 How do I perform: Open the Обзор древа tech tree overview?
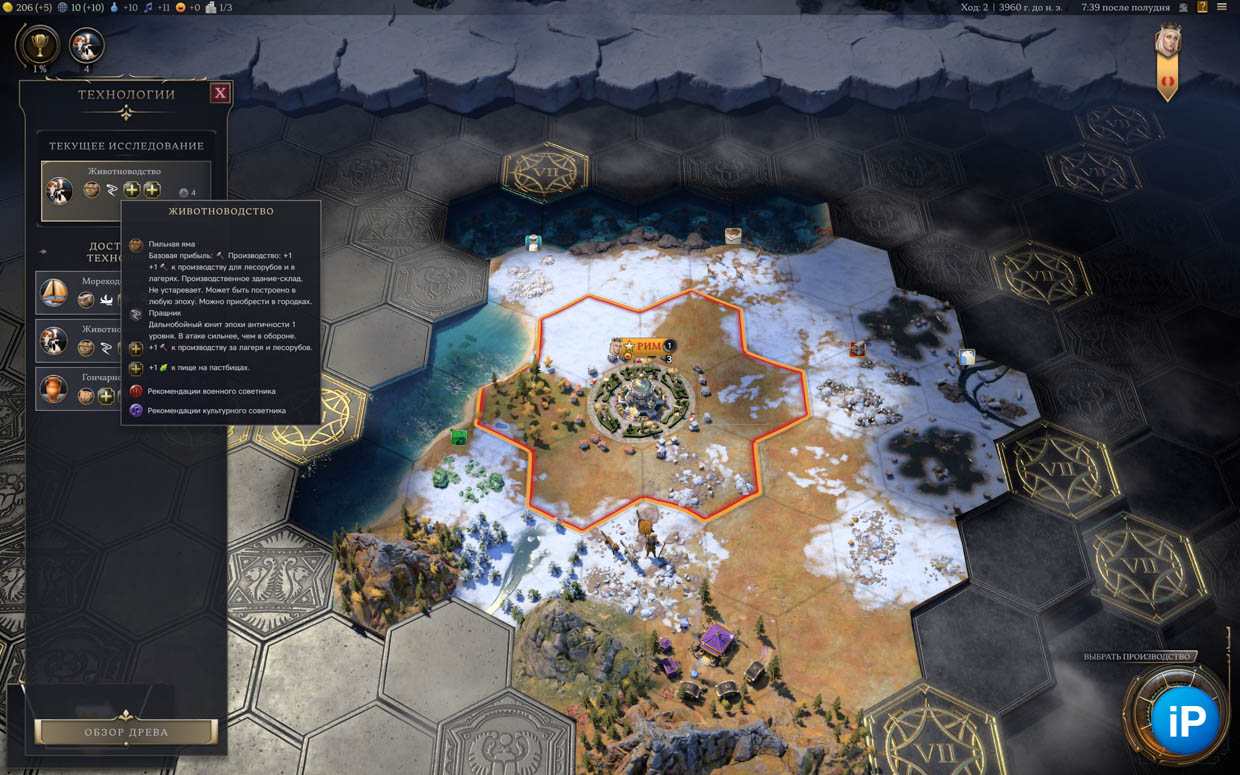coord(126,732)
